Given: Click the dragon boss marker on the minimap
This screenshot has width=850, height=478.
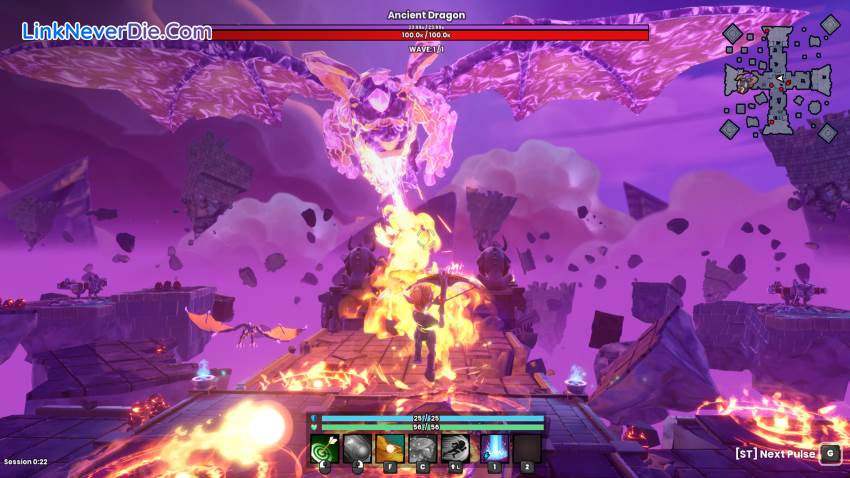Looking at the screenshot, I should pos(746,82).
